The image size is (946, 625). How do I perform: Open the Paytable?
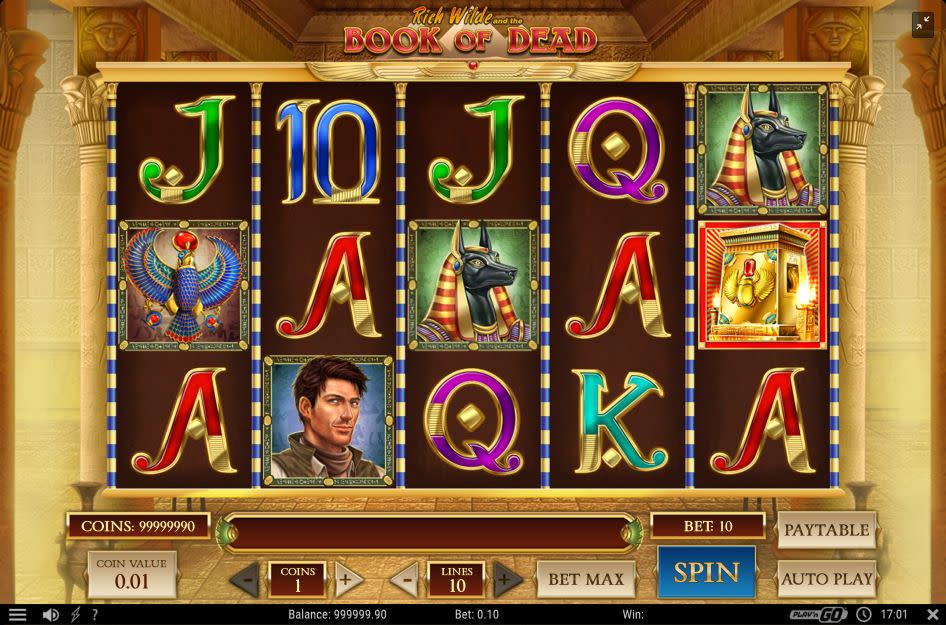826,530
